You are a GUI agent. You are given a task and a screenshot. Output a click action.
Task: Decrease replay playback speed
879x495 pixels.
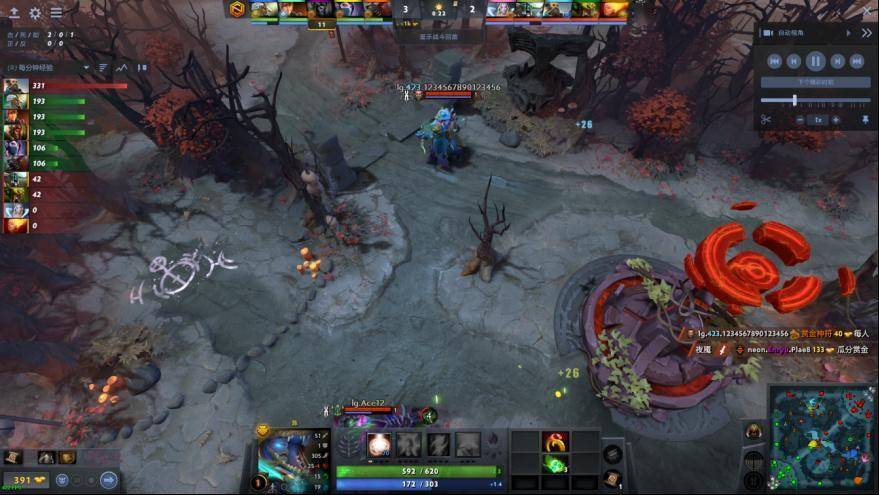801,120
